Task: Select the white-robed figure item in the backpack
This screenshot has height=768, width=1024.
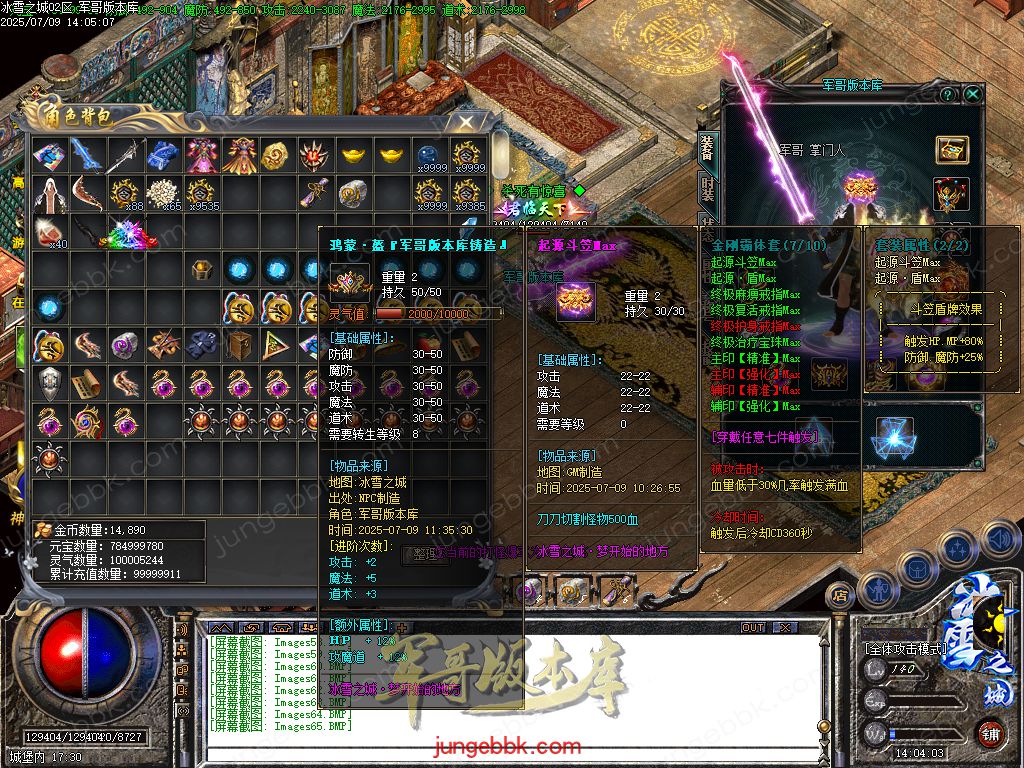Action: (x=48, y=192)
